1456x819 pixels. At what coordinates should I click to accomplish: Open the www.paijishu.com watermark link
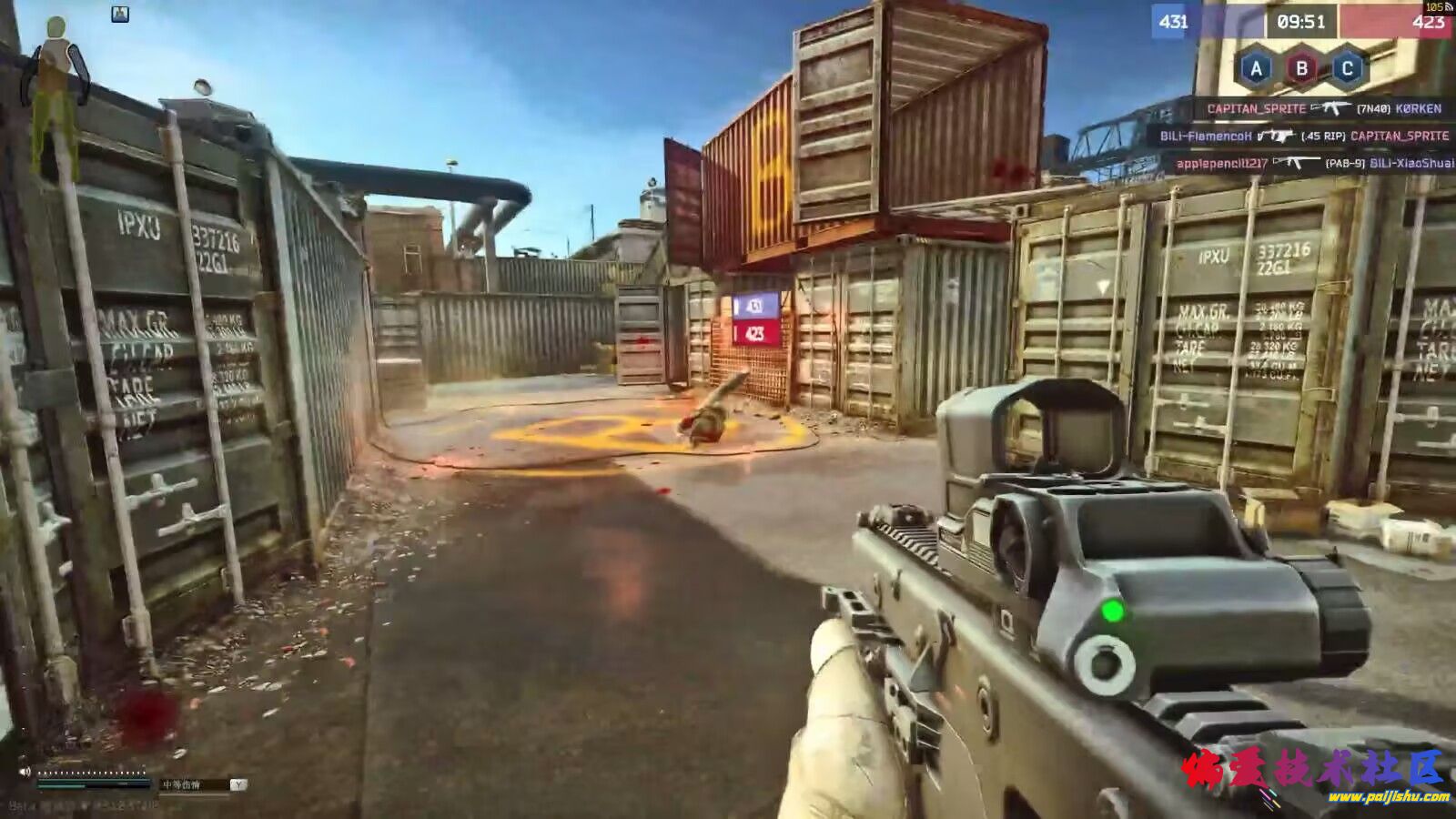tap(1388, 797)
